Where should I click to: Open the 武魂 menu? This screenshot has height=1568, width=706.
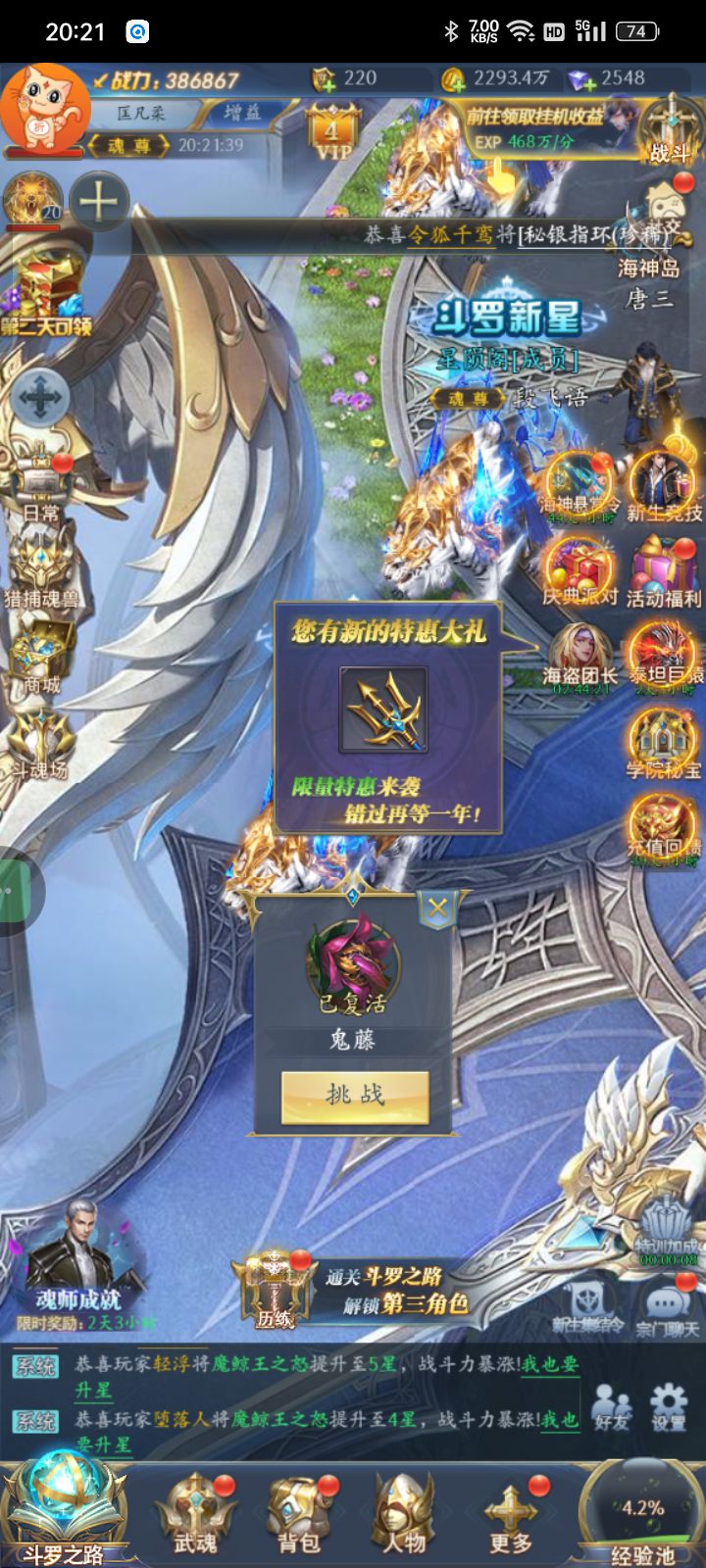coord(196,1514)
